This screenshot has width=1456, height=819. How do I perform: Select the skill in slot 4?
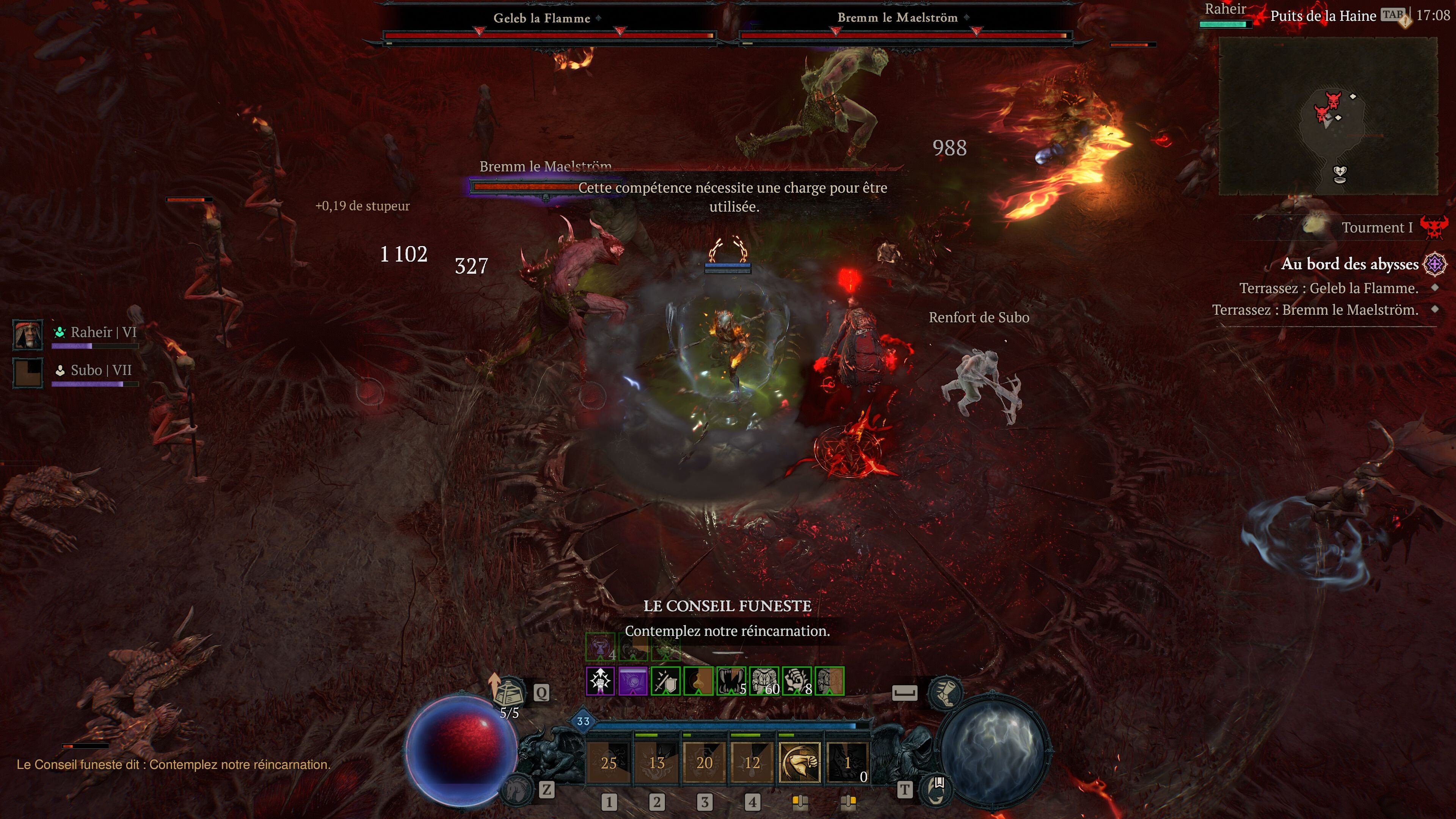(x=753, y=764)
